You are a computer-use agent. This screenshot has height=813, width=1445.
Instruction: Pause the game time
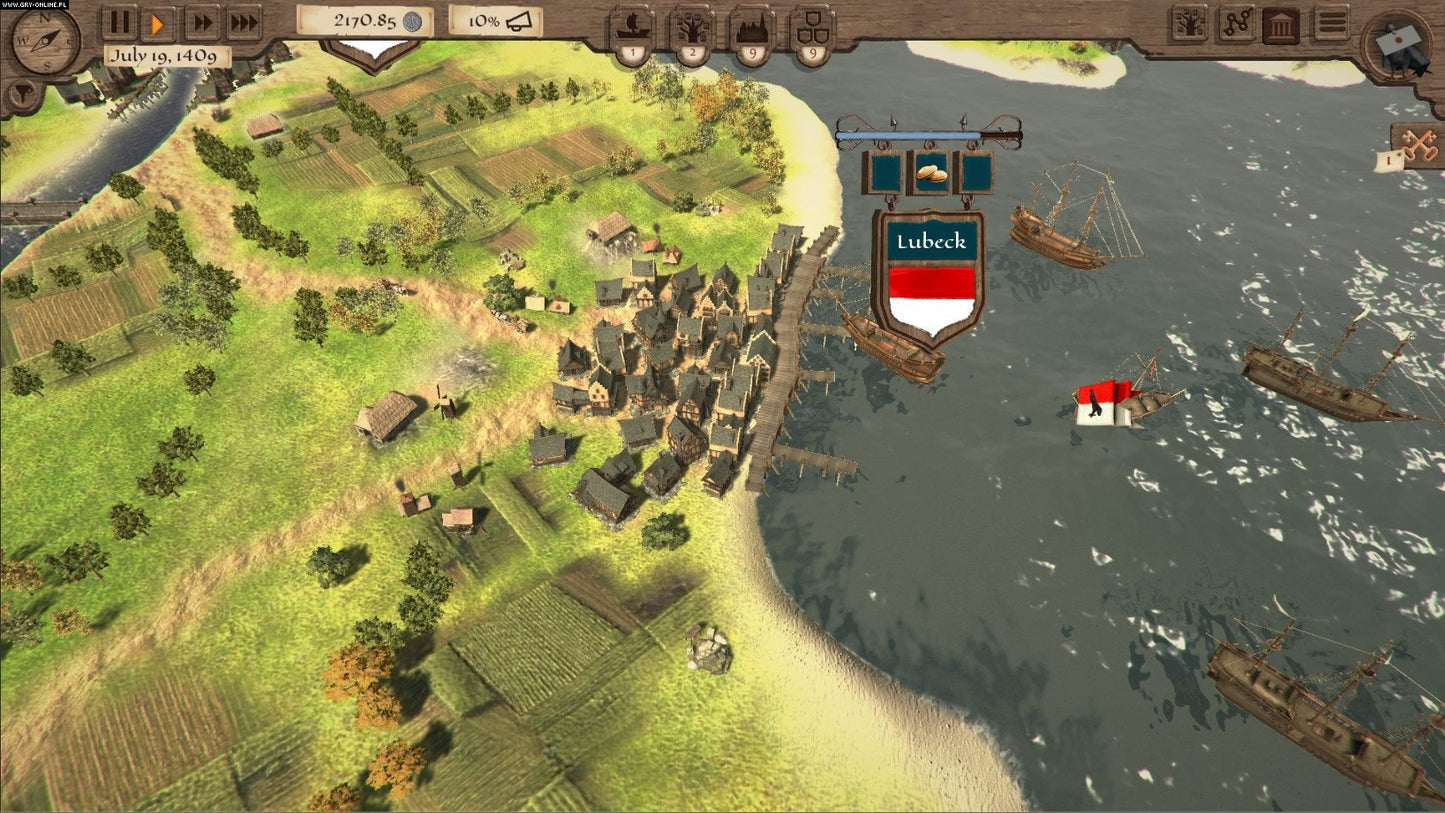[119, 21]
